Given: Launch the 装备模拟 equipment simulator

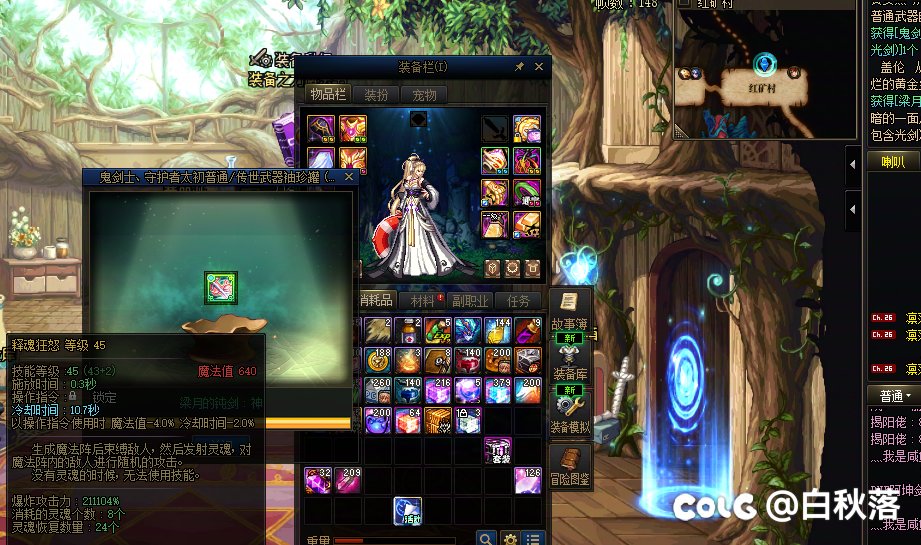Looking at the screenshot, I should (570, 414).
